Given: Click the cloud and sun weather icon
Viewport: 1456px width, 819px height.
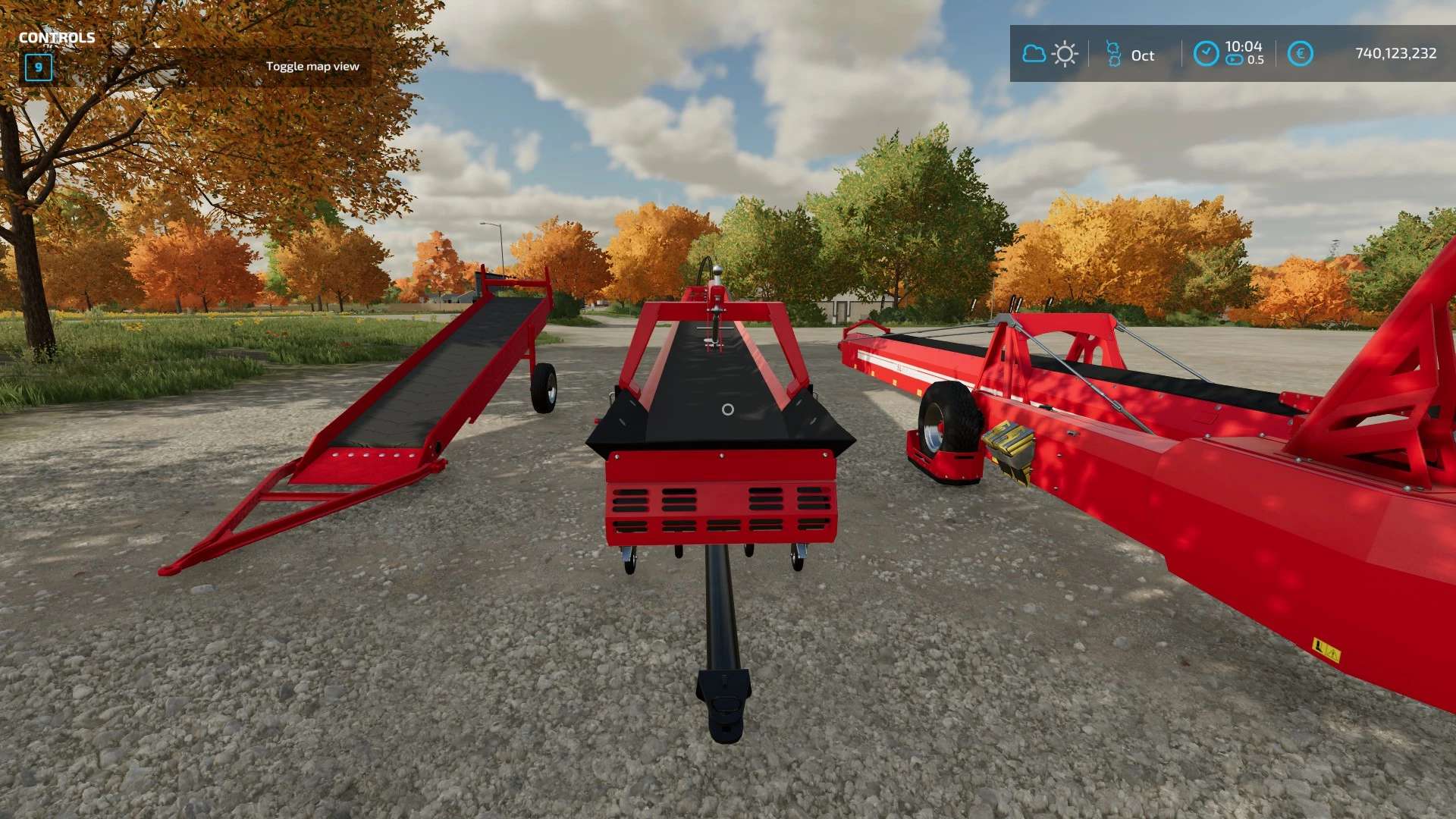Looking at the screenshot, I should pyautogui.click(x=1050, y=54).
